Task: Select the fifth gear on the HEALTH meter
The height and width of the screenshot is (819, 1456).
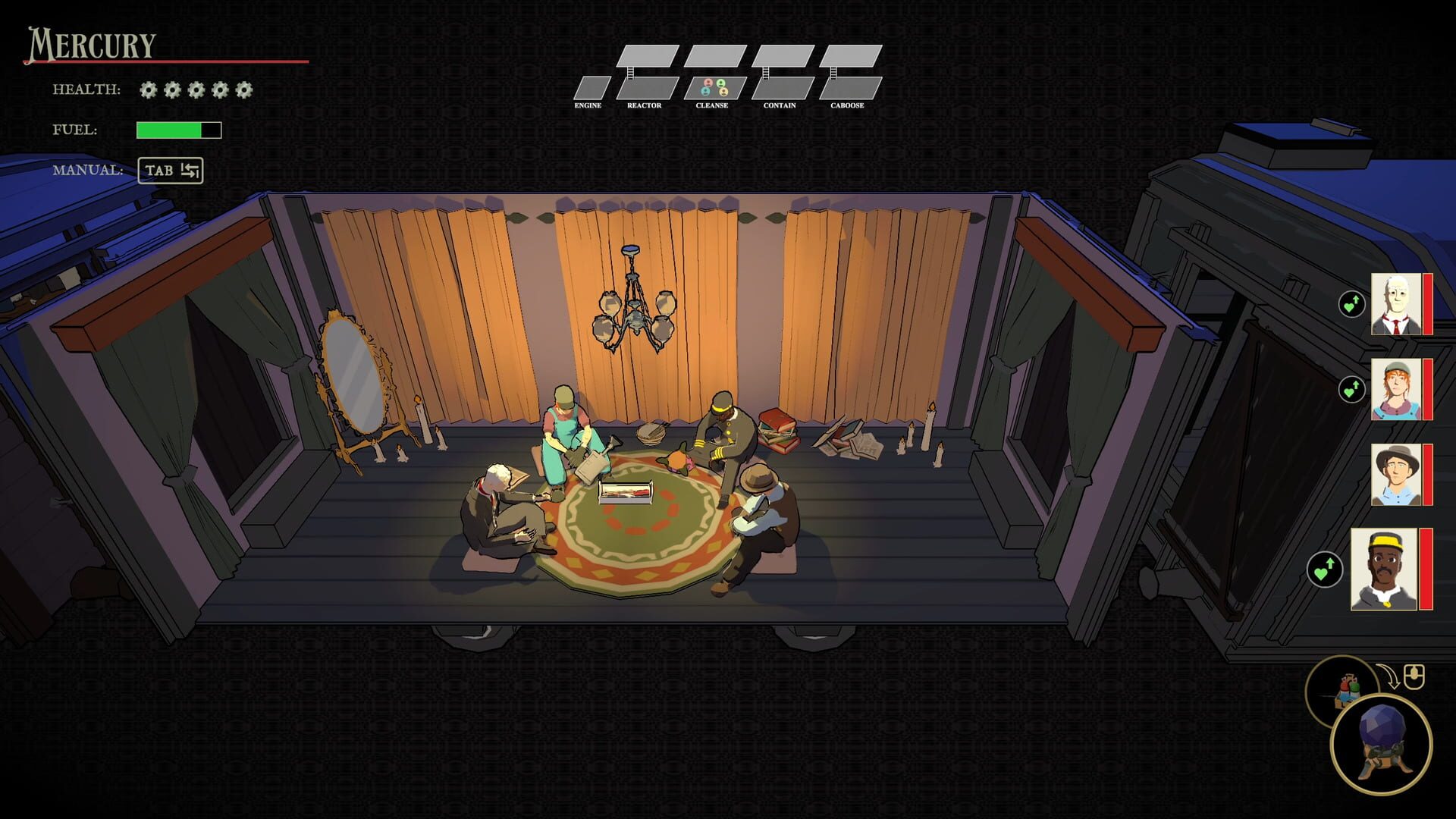Action: [243, 90]
